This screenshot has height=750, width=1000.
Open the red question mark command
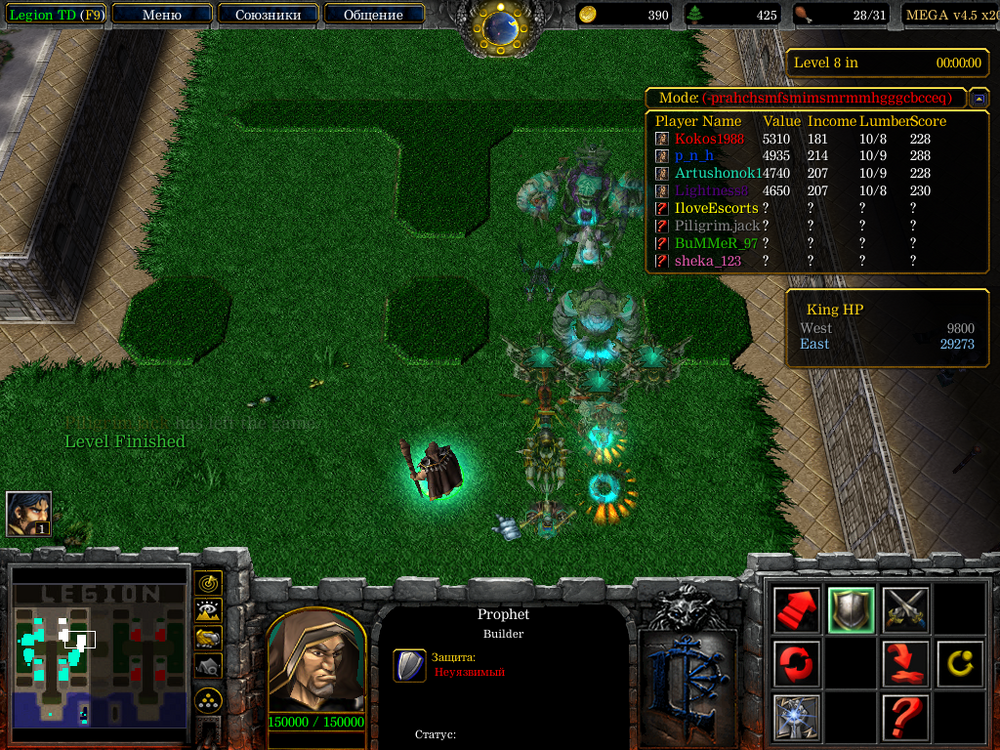(x=905, y=716)
